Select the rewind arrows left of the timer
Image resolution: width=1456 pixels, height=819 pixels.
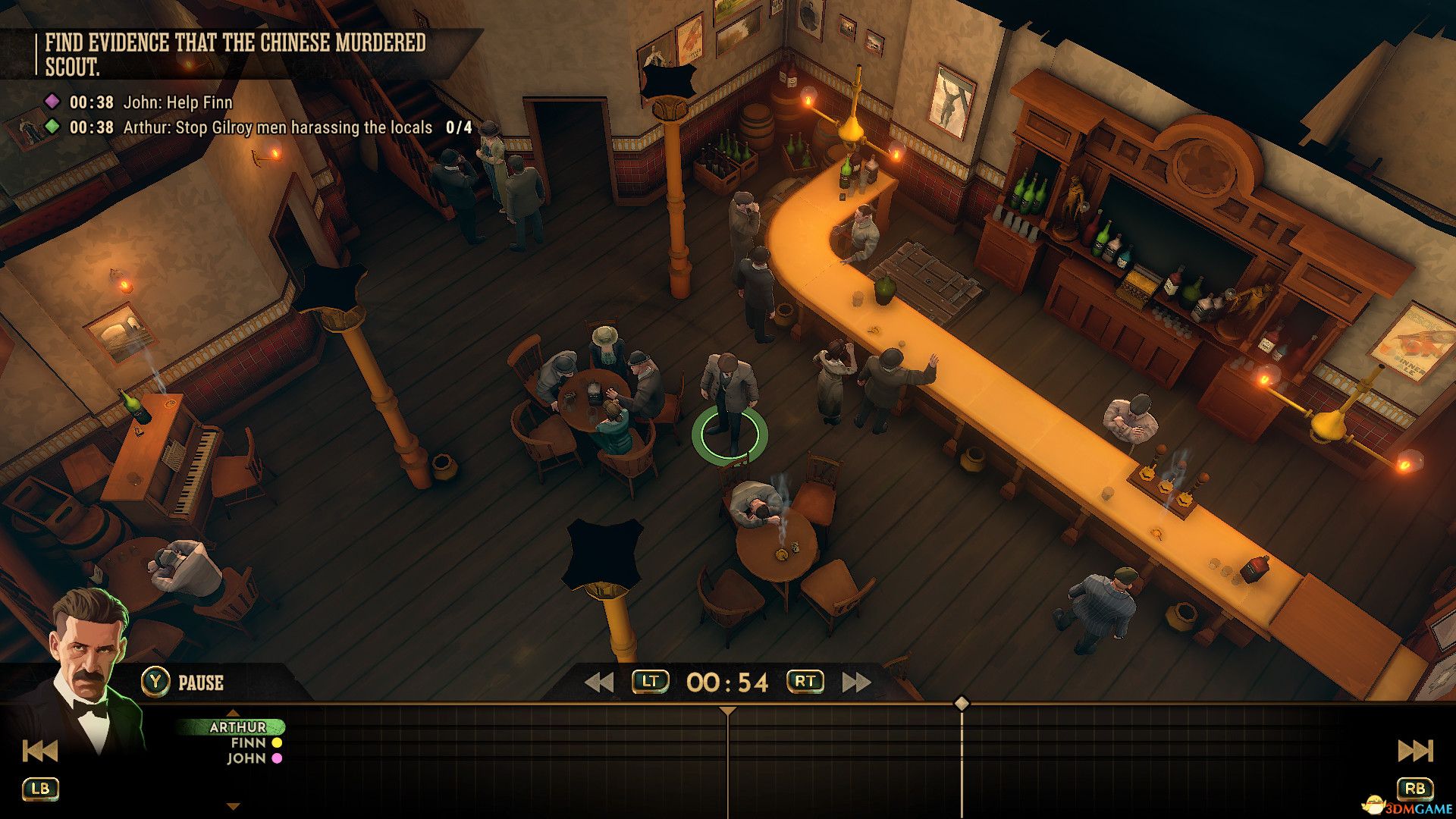point(598,681)
